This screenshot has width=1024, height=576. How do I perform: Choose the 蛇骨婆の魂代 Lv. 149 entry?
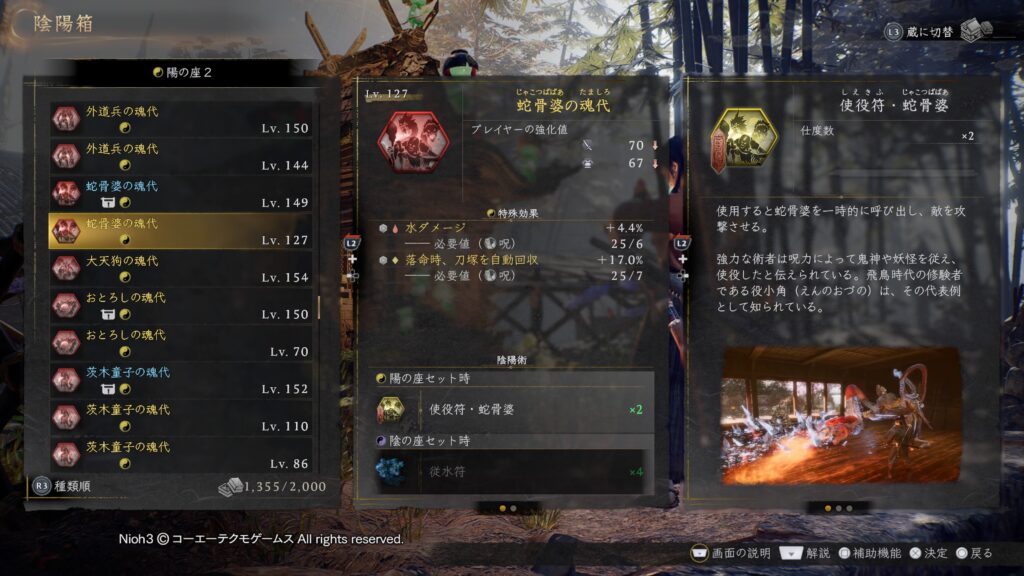click(181, 193)
